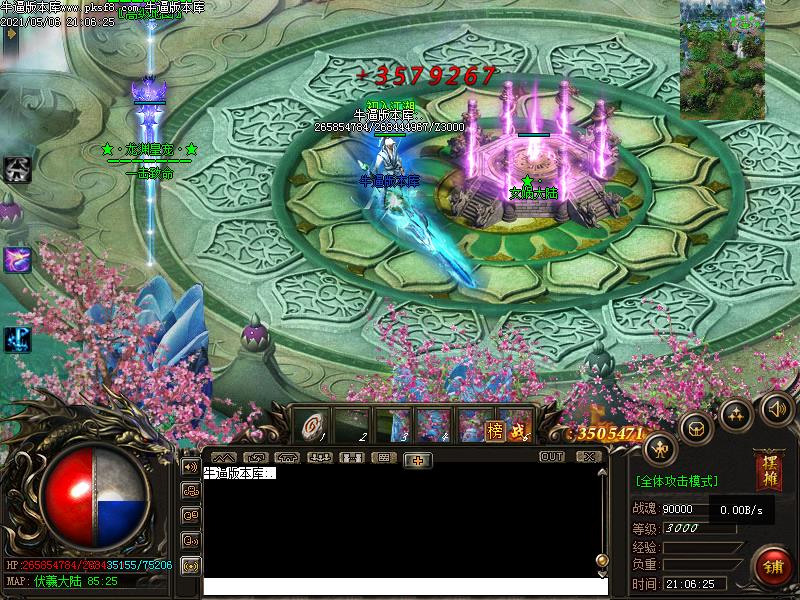
Task: Open the red 铺 shop button
Action: [772, 567]
